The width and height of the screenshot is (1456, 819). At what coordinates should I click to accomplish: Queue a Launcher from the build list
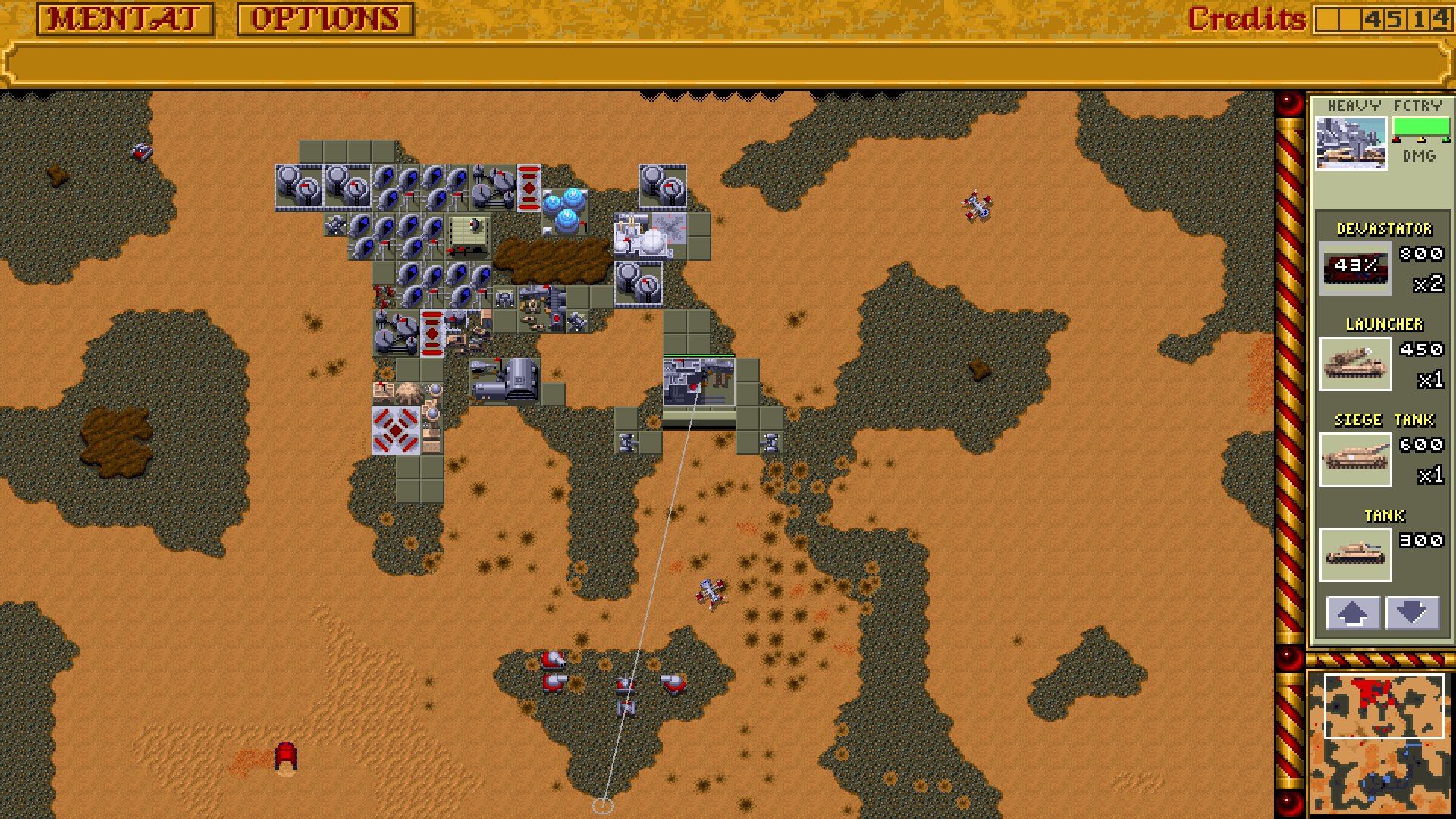point(1357,365)
